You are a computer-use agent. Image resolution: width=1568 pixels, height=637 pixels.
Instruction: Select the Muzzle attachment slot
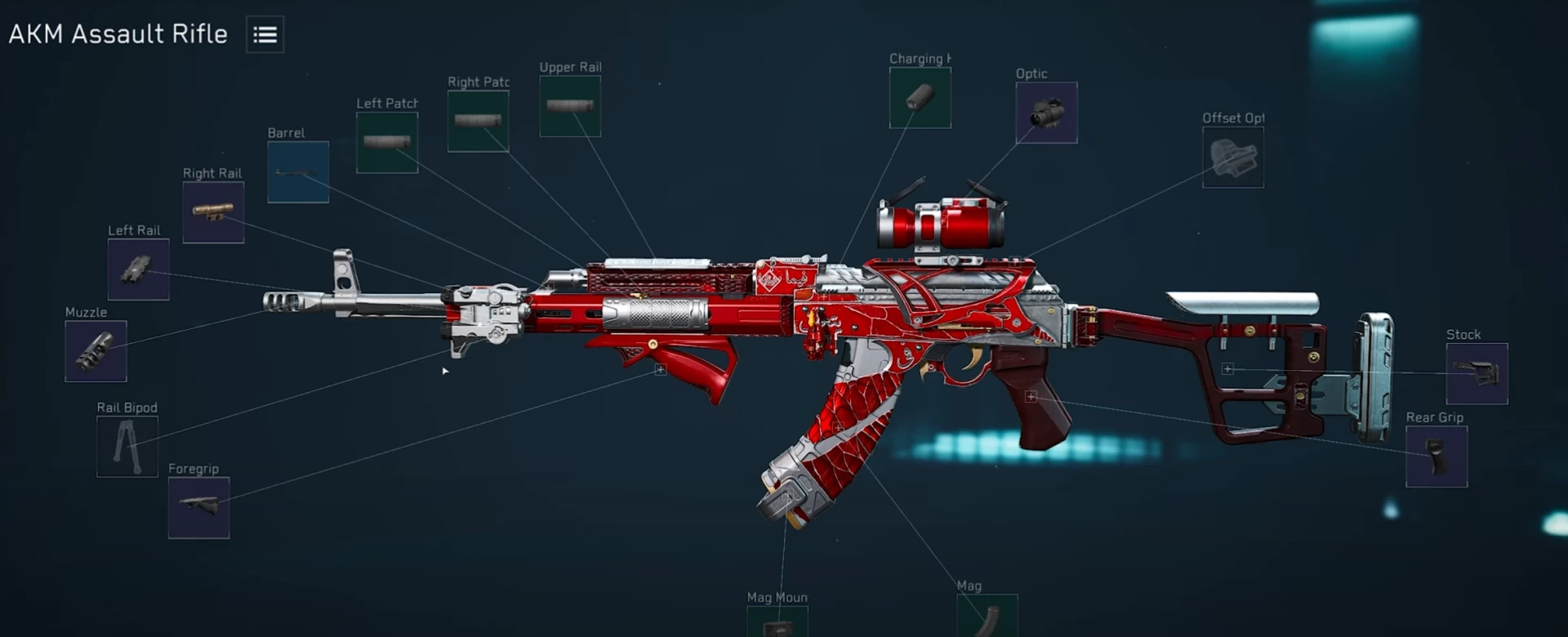click(96, 351)
